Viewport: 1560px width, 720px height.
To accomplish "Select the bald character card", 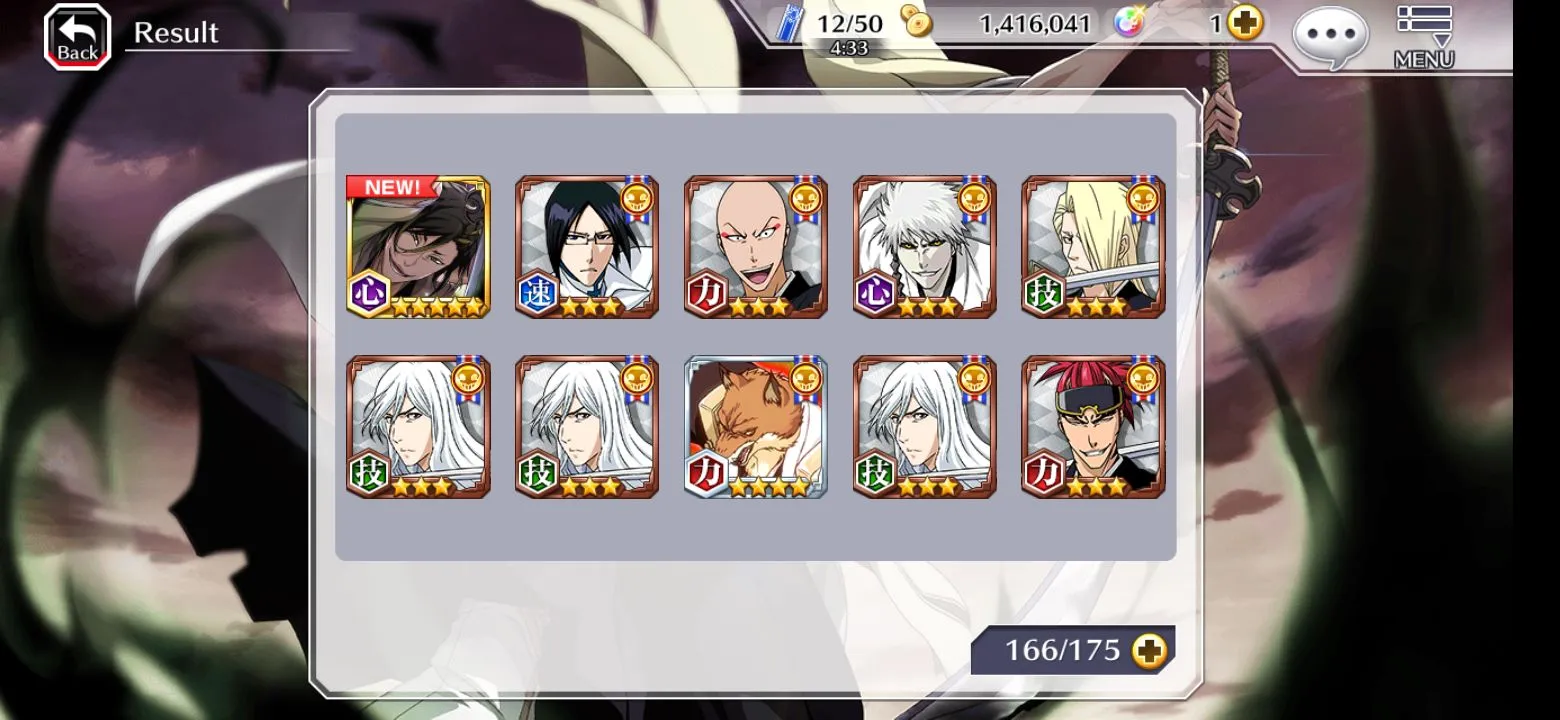I will (755, 247).
